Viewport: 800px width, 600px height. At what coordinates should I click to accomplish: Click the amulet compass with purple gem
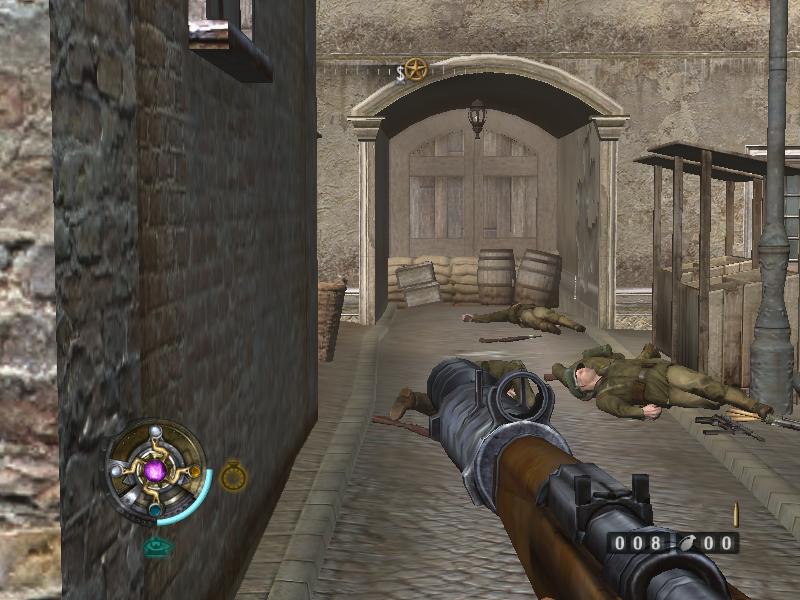pos(155,469)
